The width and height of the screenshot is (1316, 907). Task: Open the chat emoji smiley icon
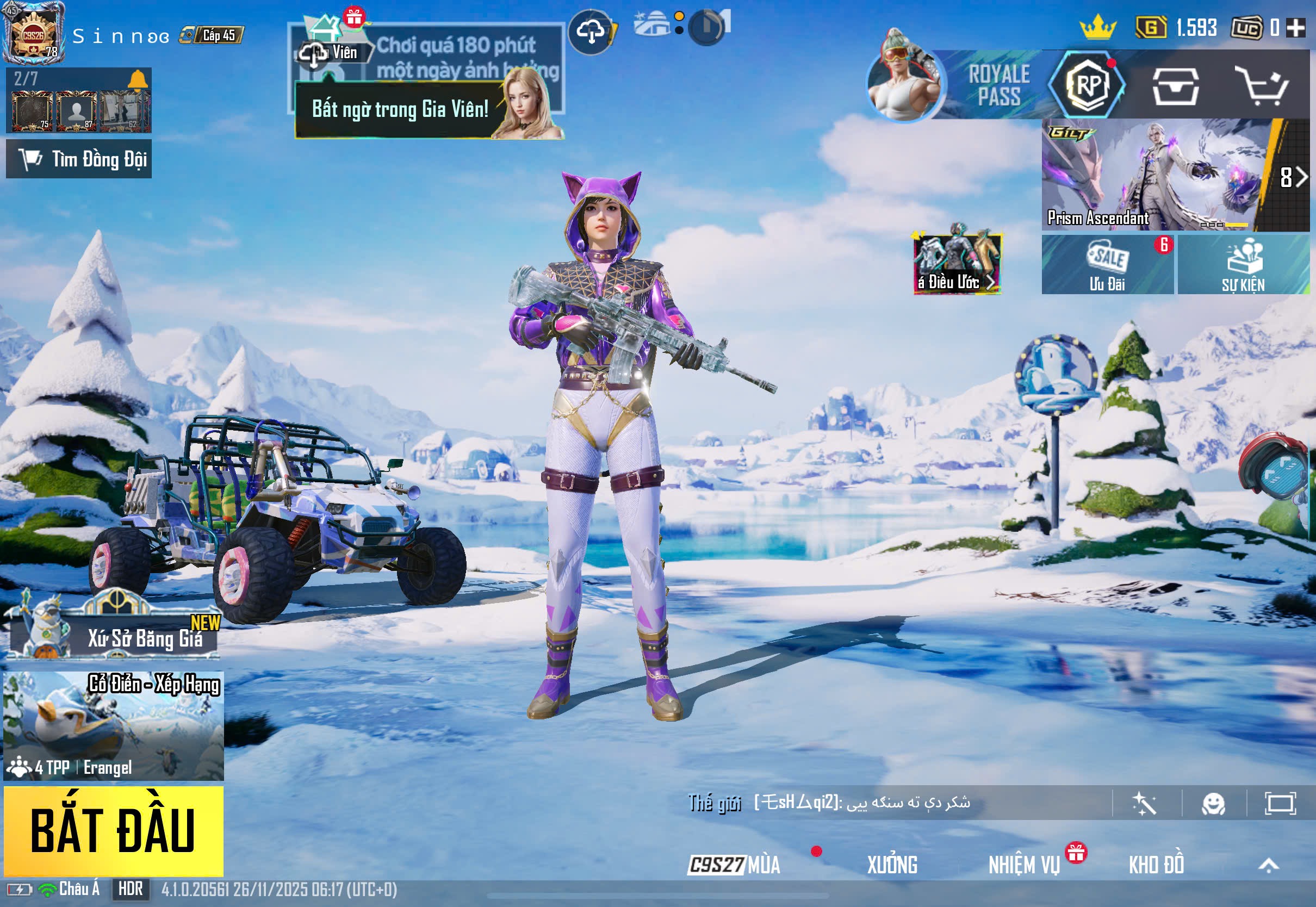[x=1213, y=804]
